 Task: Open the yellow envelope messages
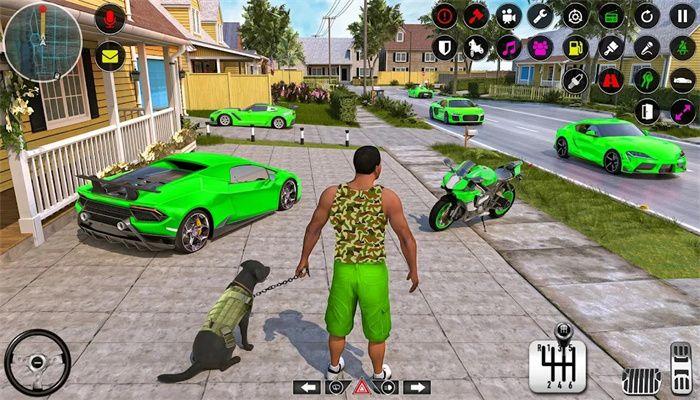(x=110, y=56)
